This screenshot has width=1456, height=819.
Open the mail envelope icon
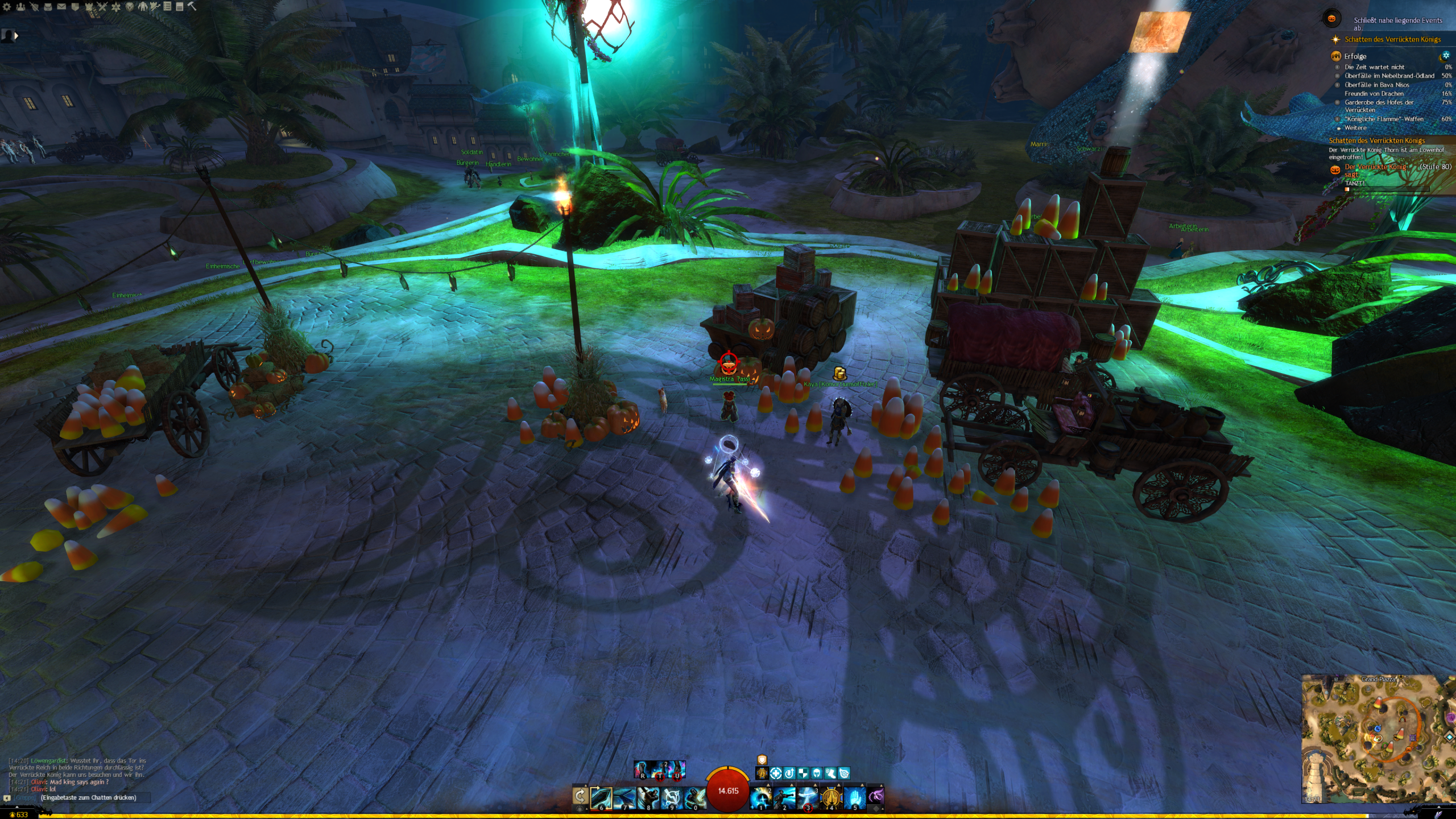point(61,7)
